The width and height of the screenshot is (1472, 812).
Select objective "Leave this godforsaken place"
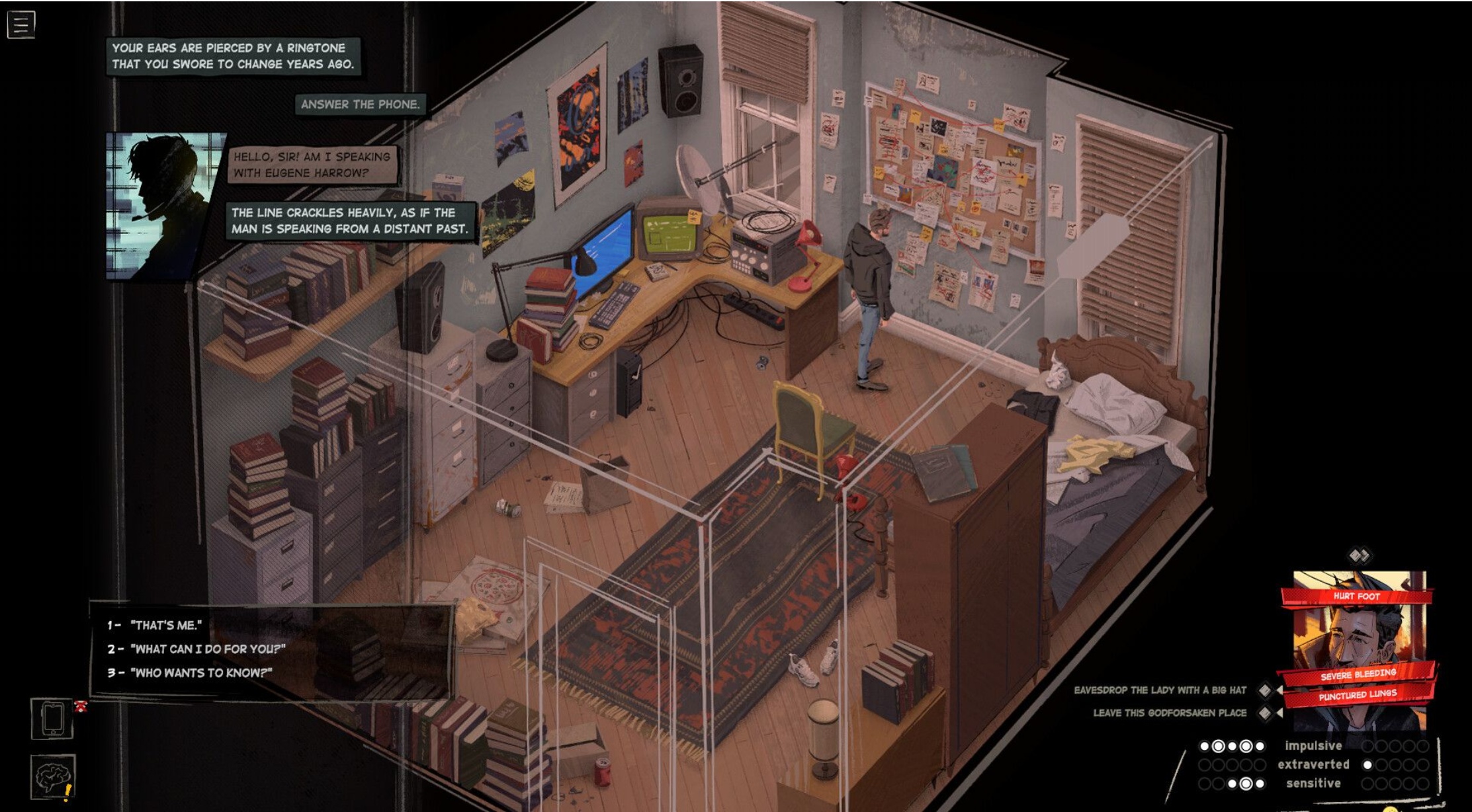1169,713
